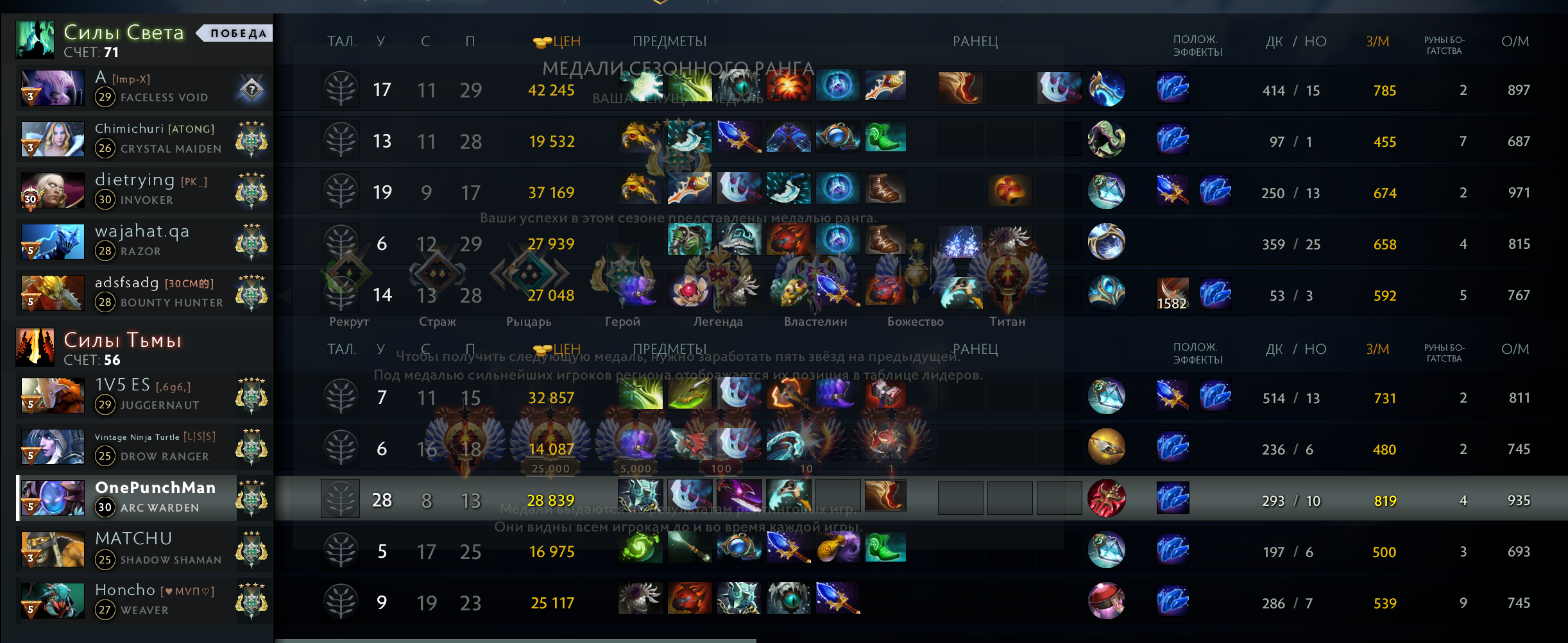
Task: Click the Faceless Void hero portrait
Action: [x=53, y=88]
